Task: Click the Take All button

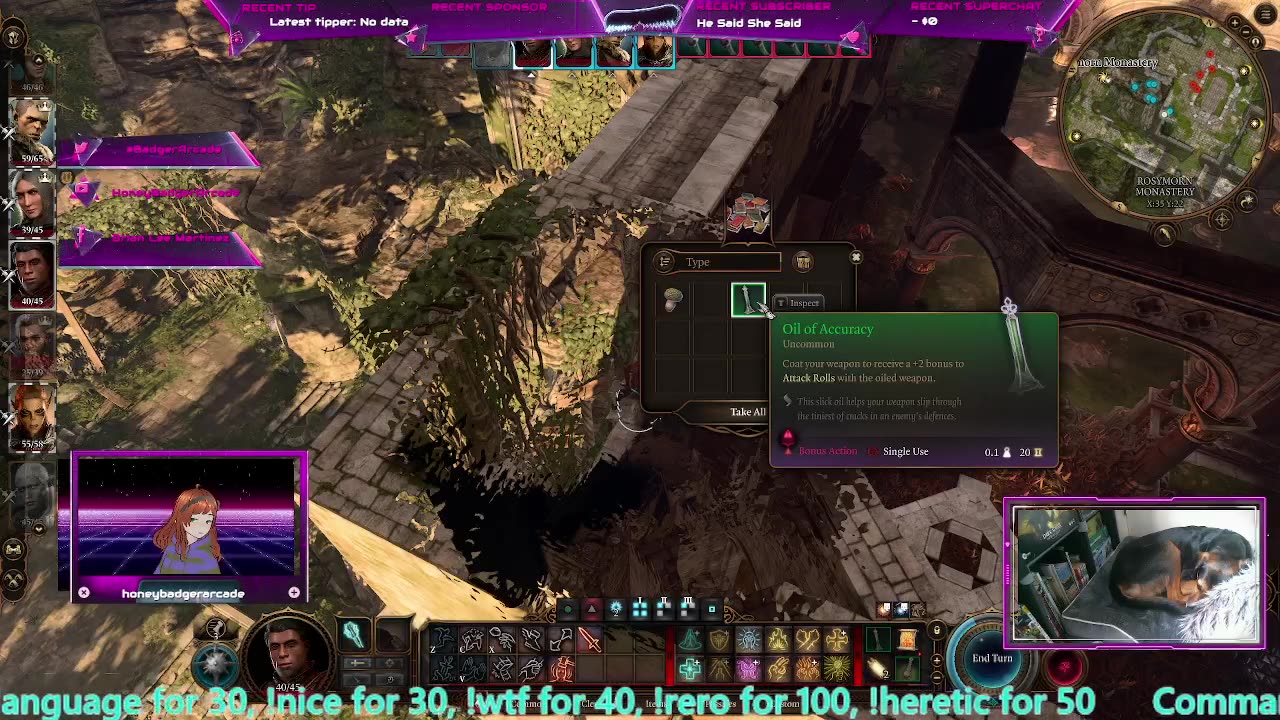Action: point(747,411)
